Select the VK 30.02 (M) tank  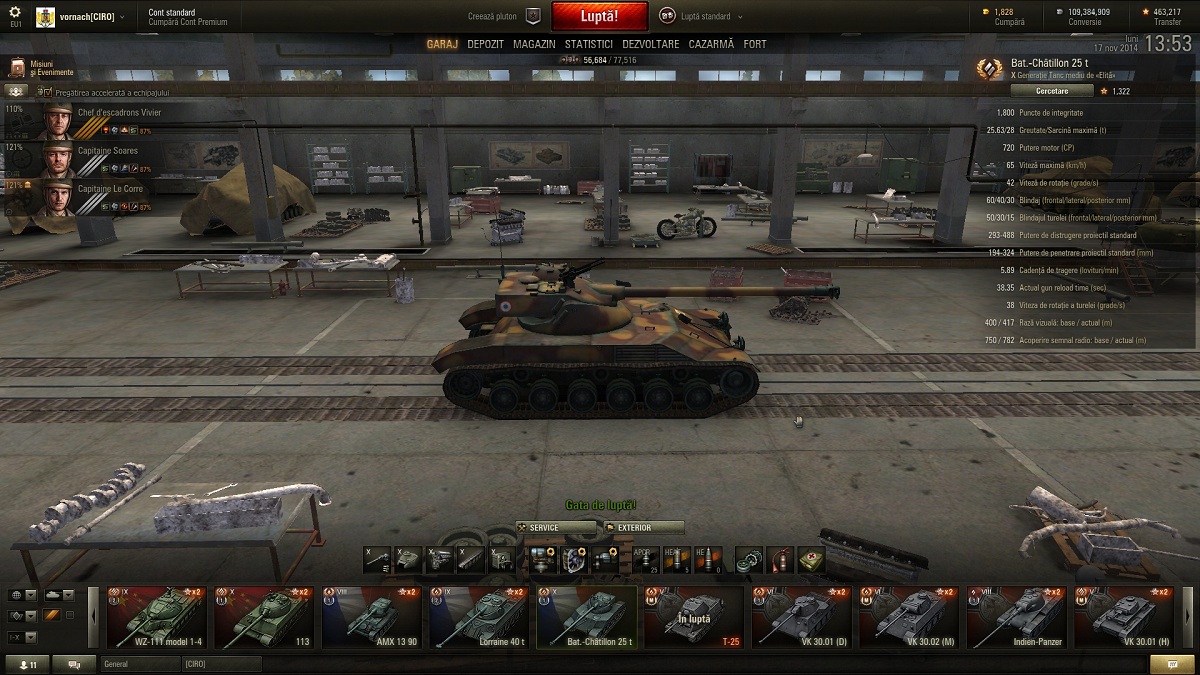click(906, 617)
